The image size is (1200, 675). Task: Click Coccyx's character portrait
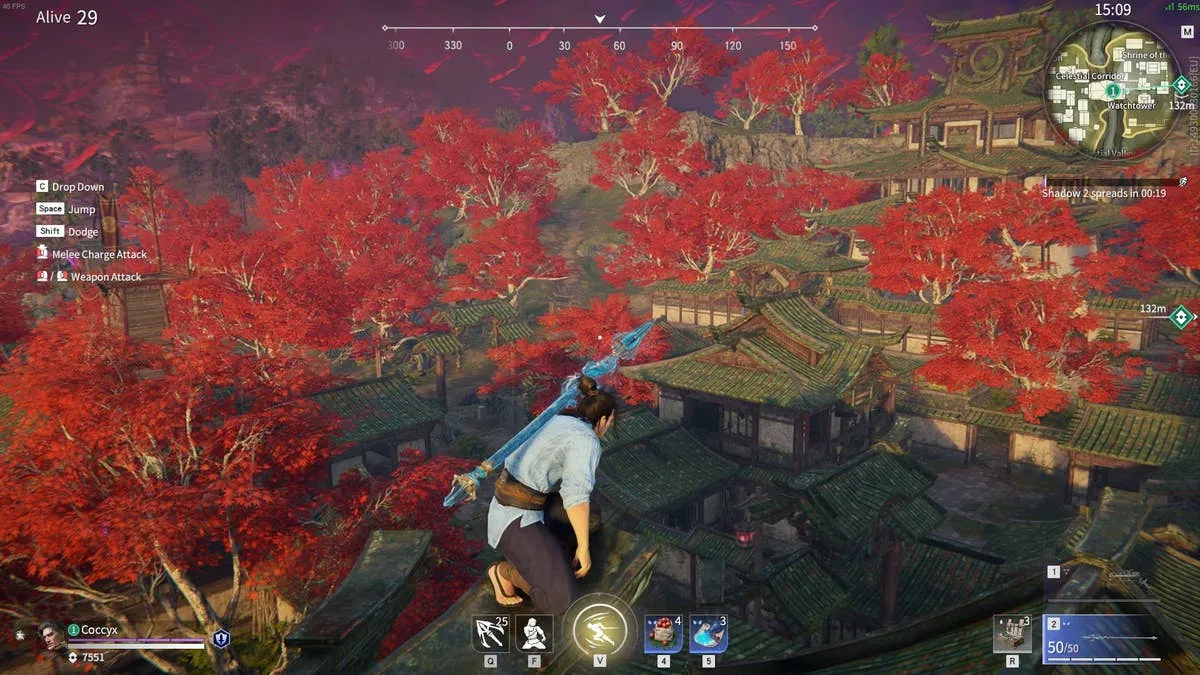(50, 634)
